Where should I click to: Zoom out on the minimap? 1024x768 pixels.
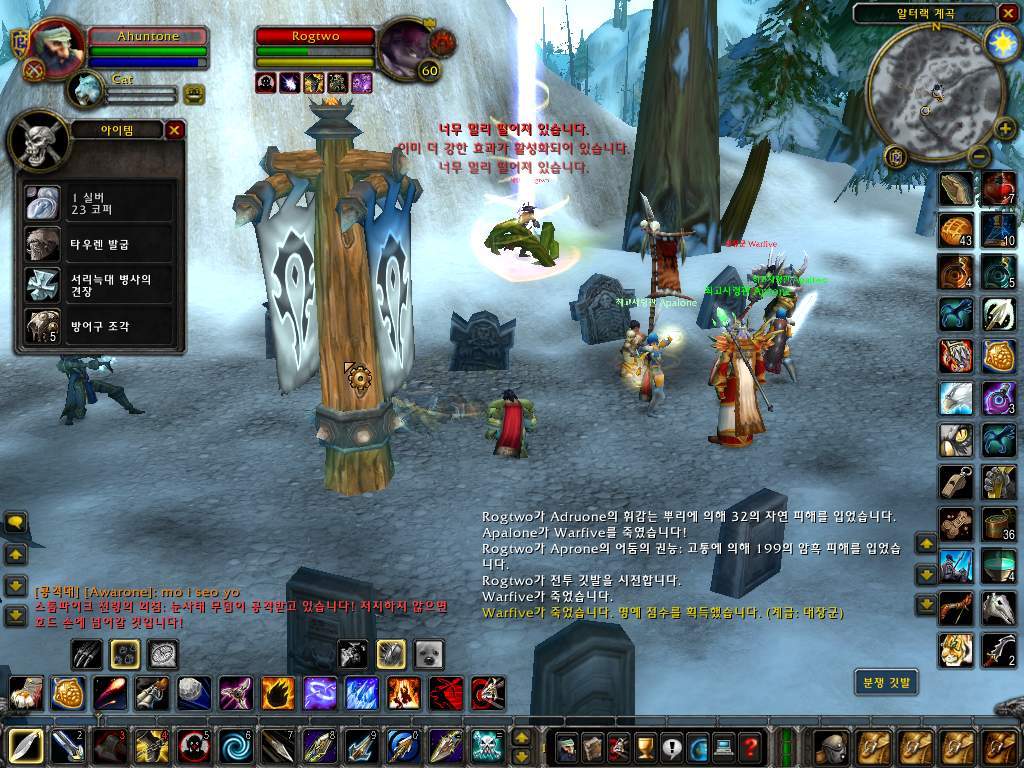[978, 156]
